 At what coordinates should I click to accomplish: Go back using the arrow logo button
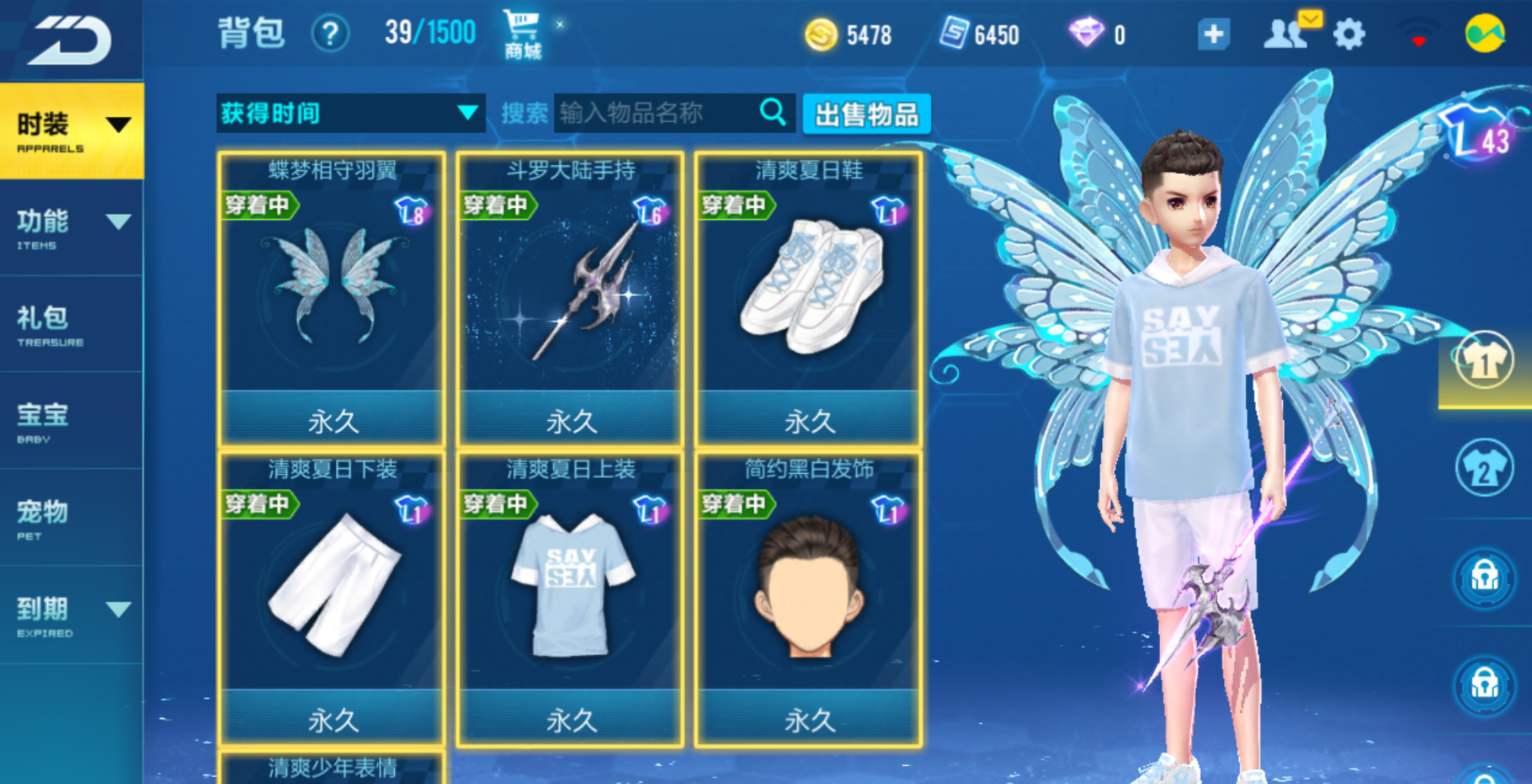point(71,40)
